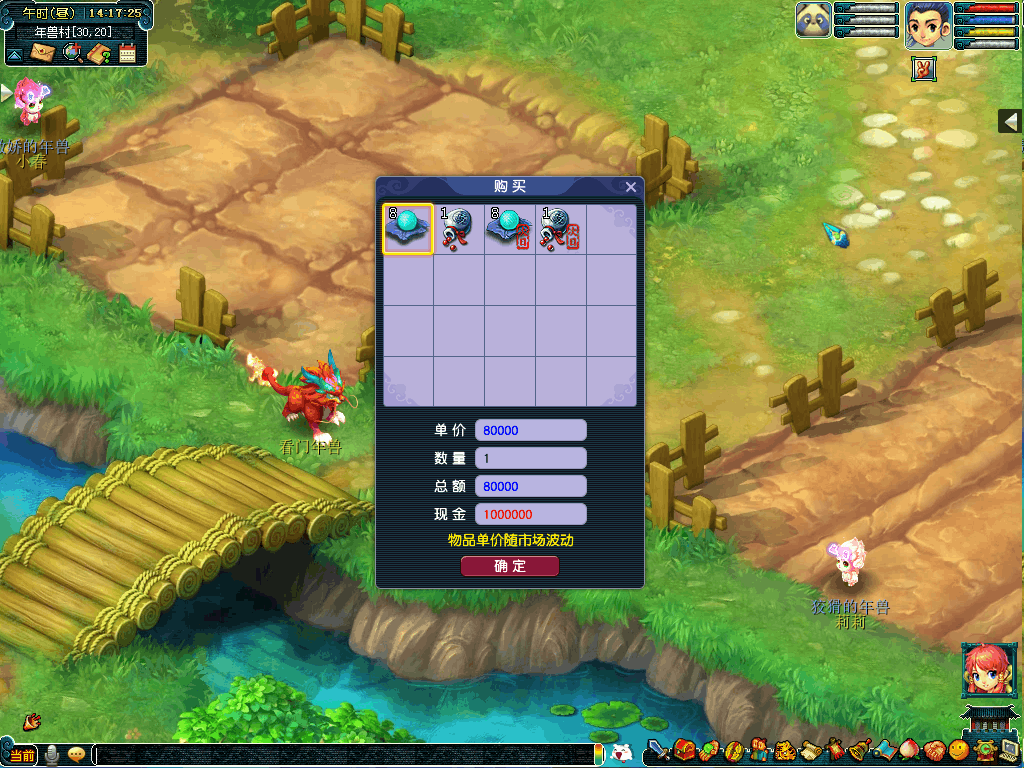Open the world map magnifier icon
1024x768 pixels.
point(72,52)
